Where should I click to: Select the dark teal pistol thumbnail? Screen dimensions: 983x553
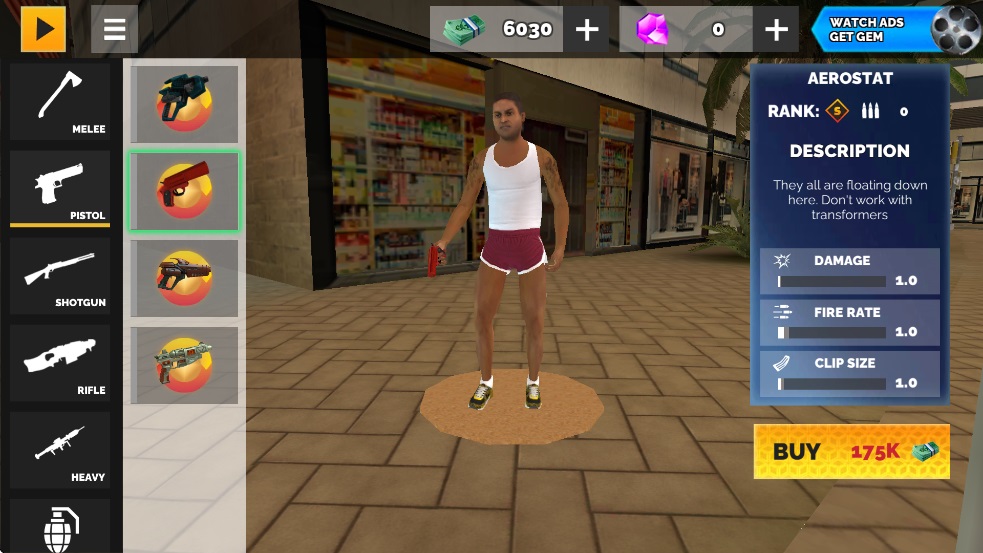184,104
